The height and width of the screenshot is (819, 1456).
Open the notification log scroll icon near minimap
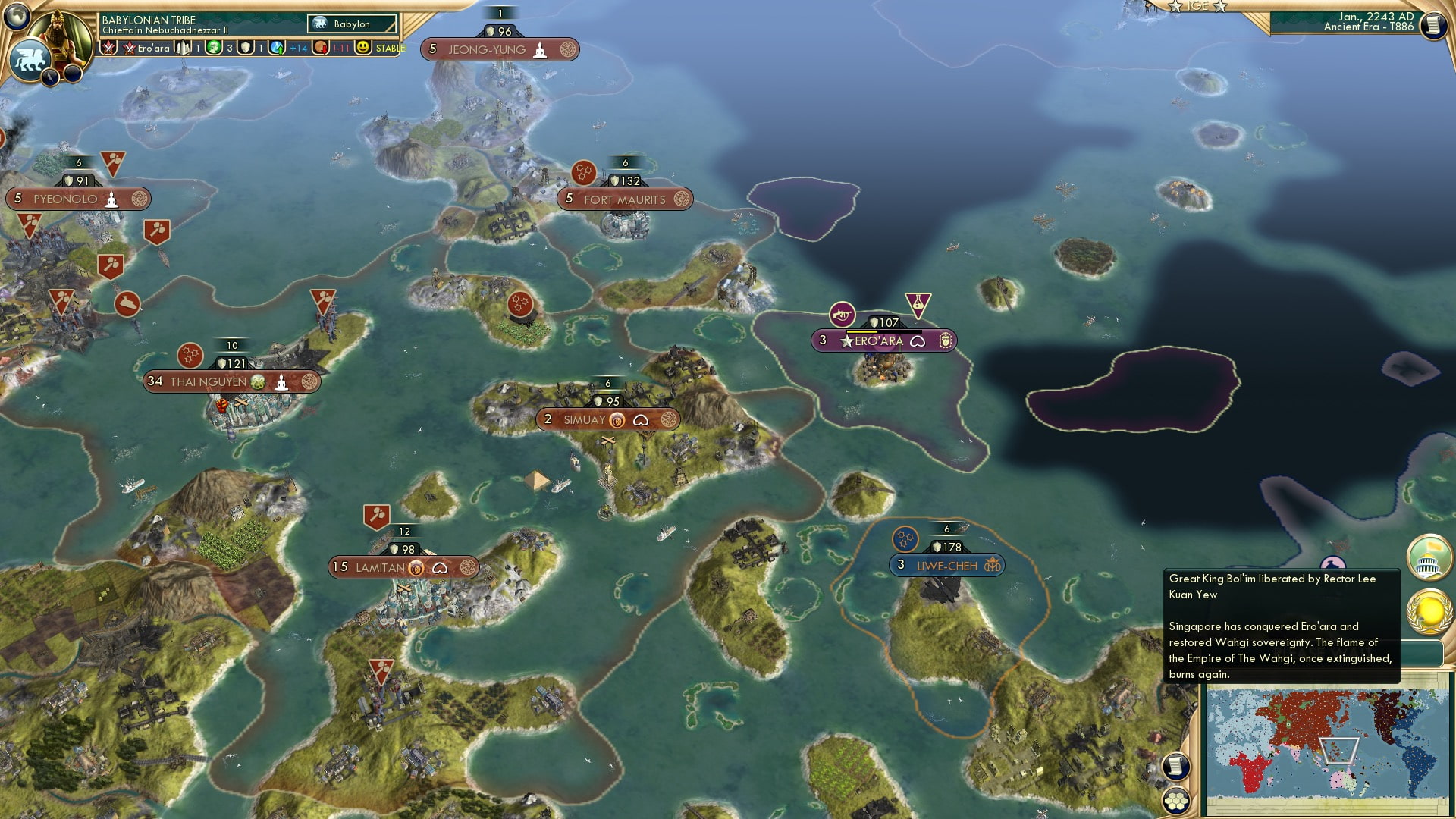pos(1176,767)
